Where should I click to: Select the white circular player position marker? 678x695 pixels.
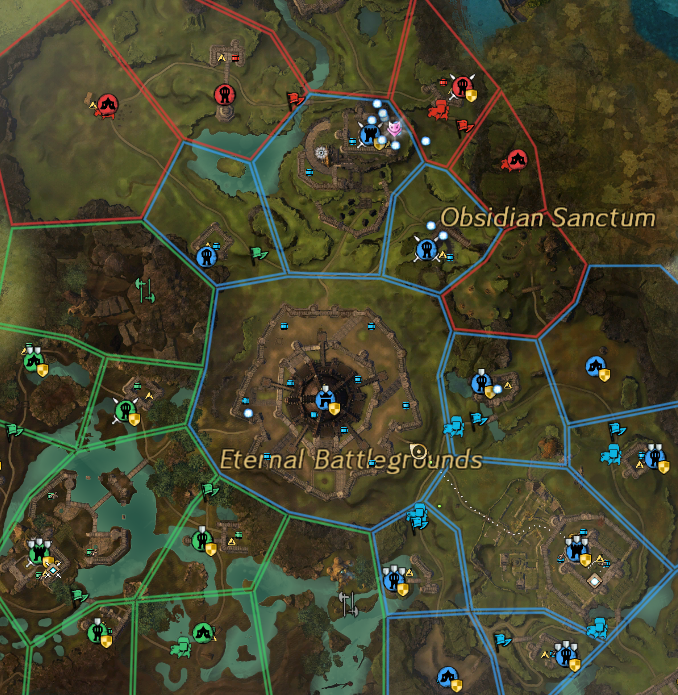point(418,451)
